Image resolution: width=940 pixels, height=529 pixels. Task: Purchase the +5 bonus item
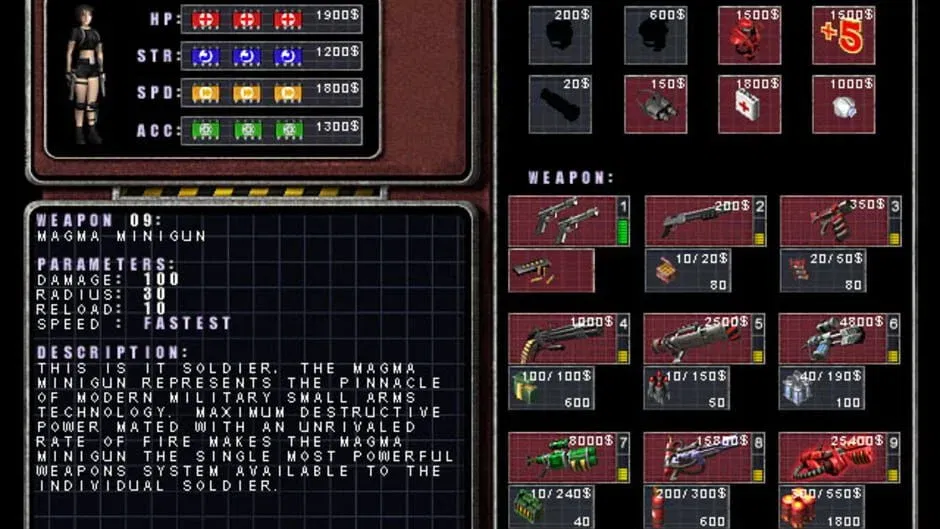click(x=843, y=35)
